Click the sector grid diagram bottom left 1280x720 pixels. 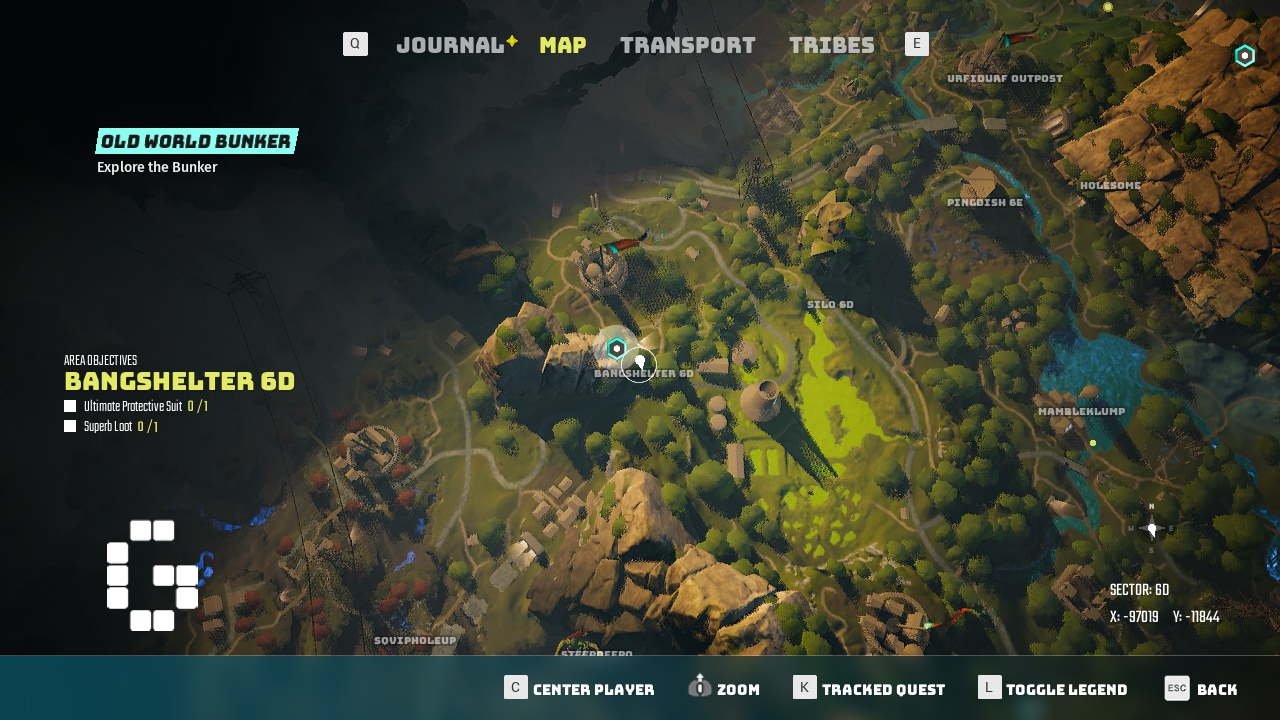tap(150, 576)
